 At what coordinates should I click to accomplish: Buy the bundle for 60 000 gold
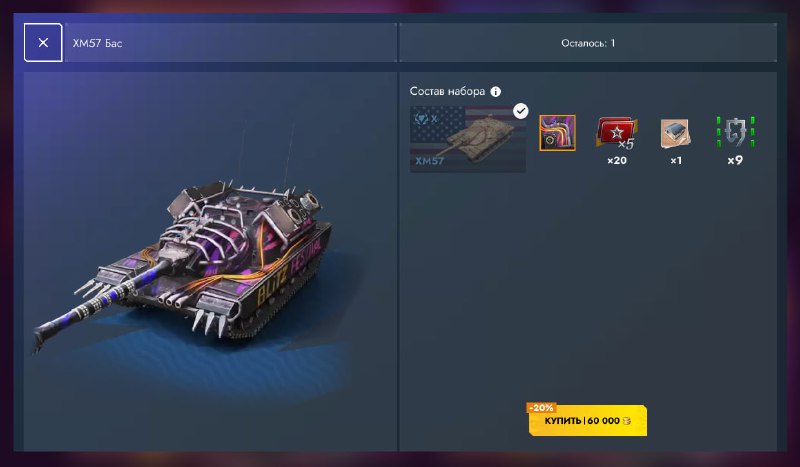pos(588,422)
